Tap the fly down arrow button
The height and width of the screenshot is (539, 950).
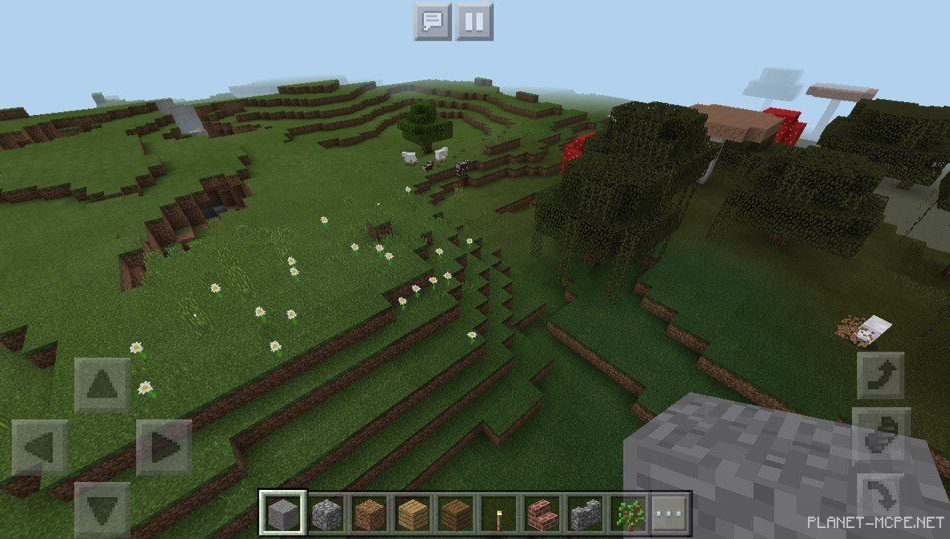(x=880, y=496)
